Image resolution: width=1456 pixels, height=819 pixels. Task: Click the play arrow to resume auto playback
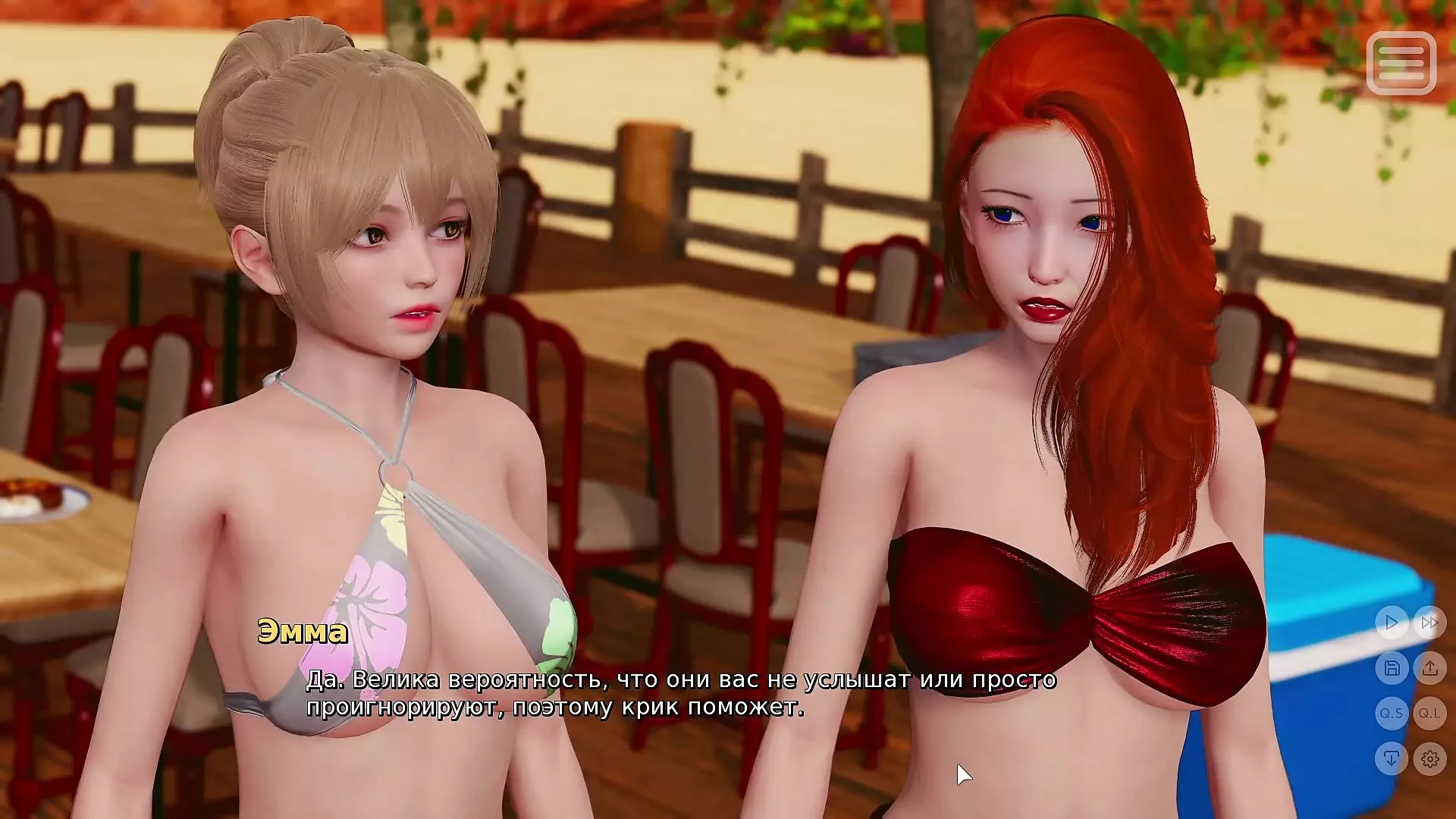(x=1392, y=623)
